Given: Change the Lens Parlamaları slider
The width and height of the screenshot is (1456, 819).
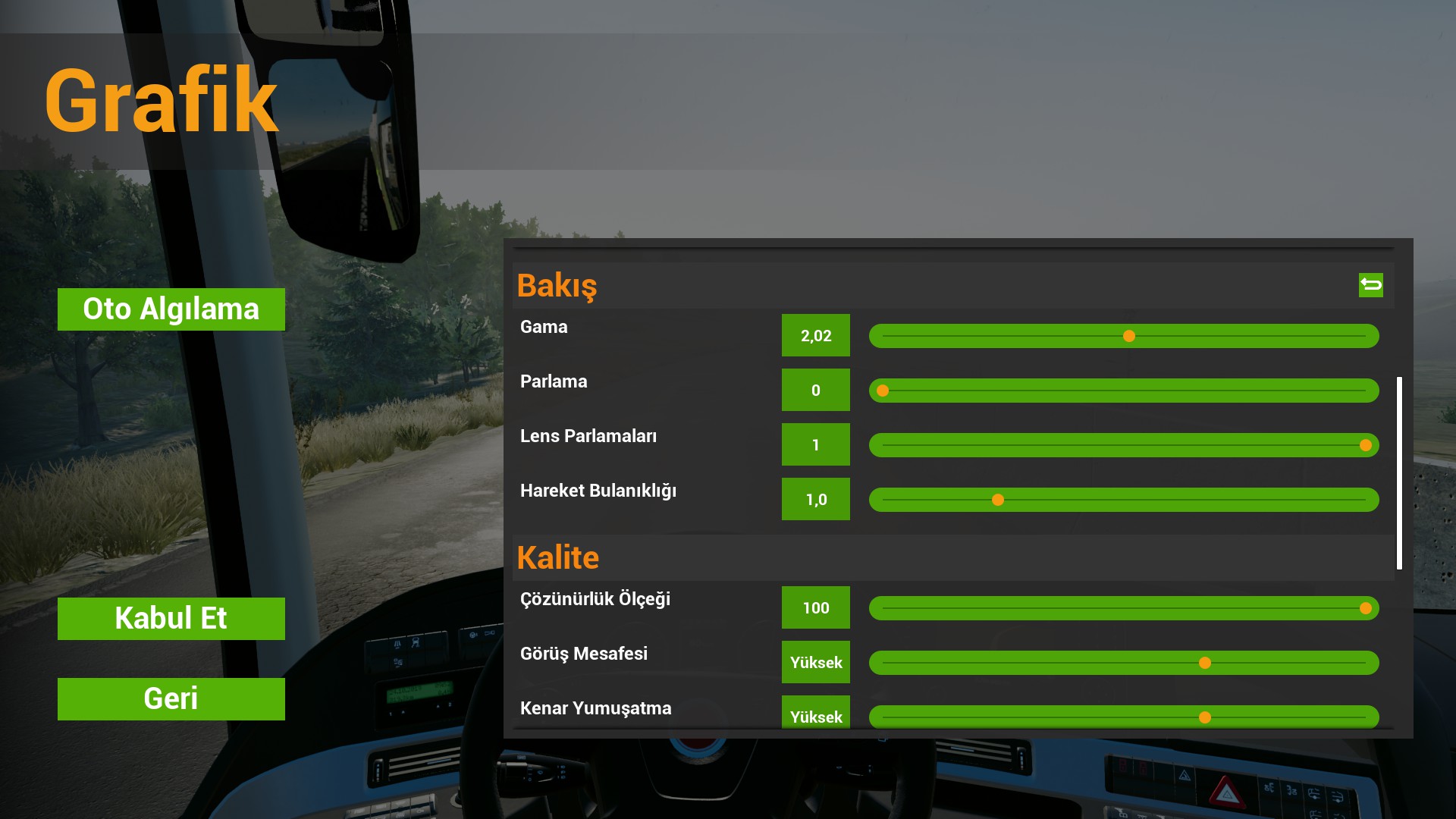Looking at the screenshot, I should coord(1365,445).
